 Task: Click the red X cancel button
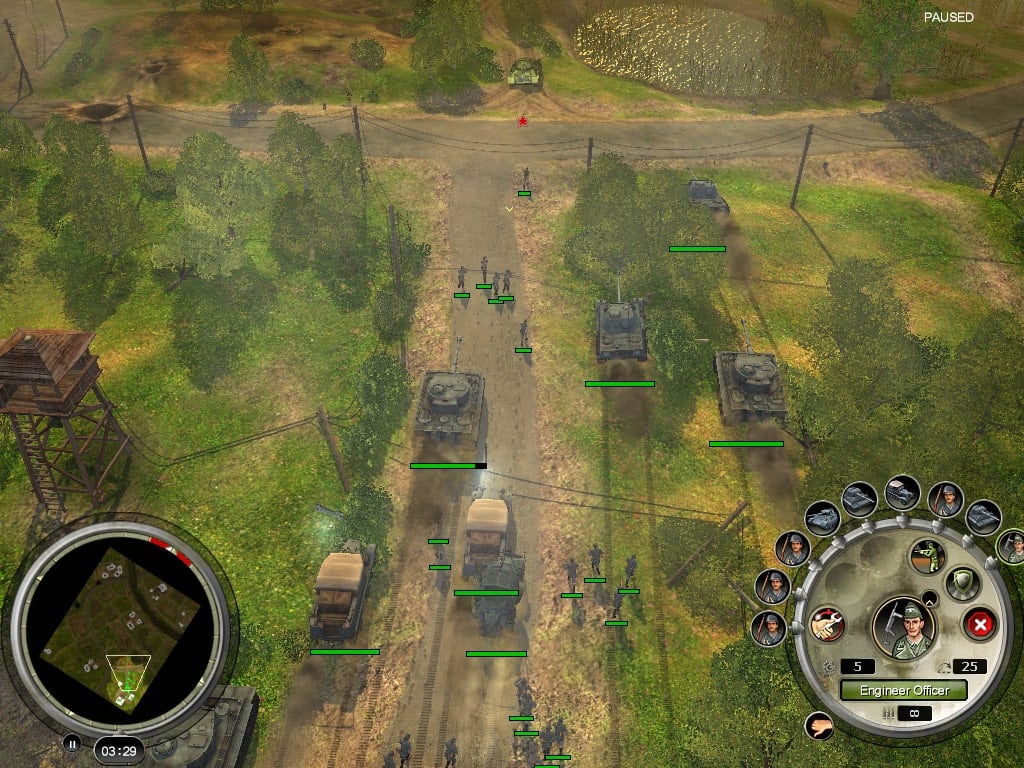[x=980, y=625]
